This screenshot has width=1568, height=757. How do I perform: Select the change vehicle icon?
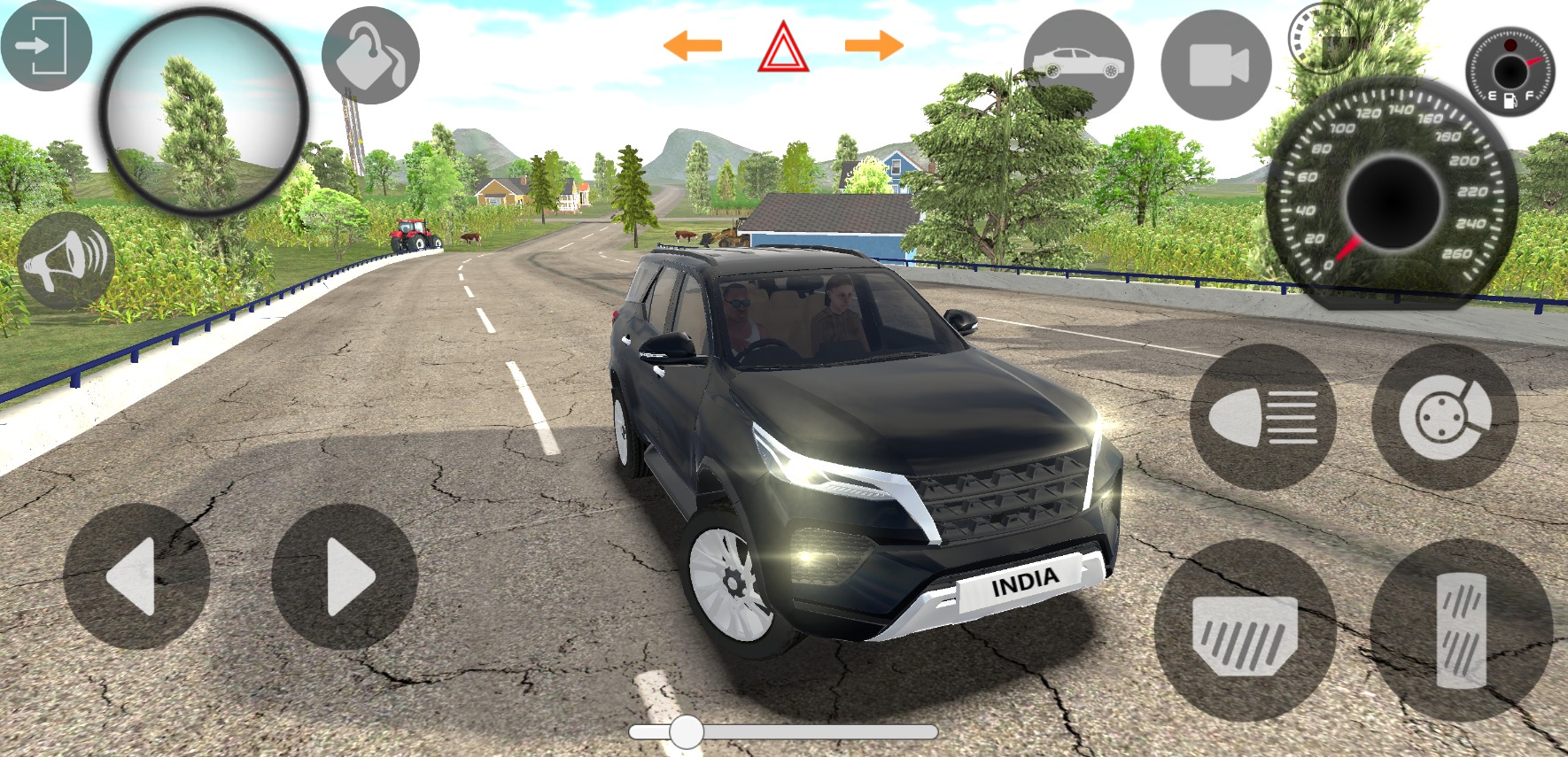click(x=1077, y=62)
